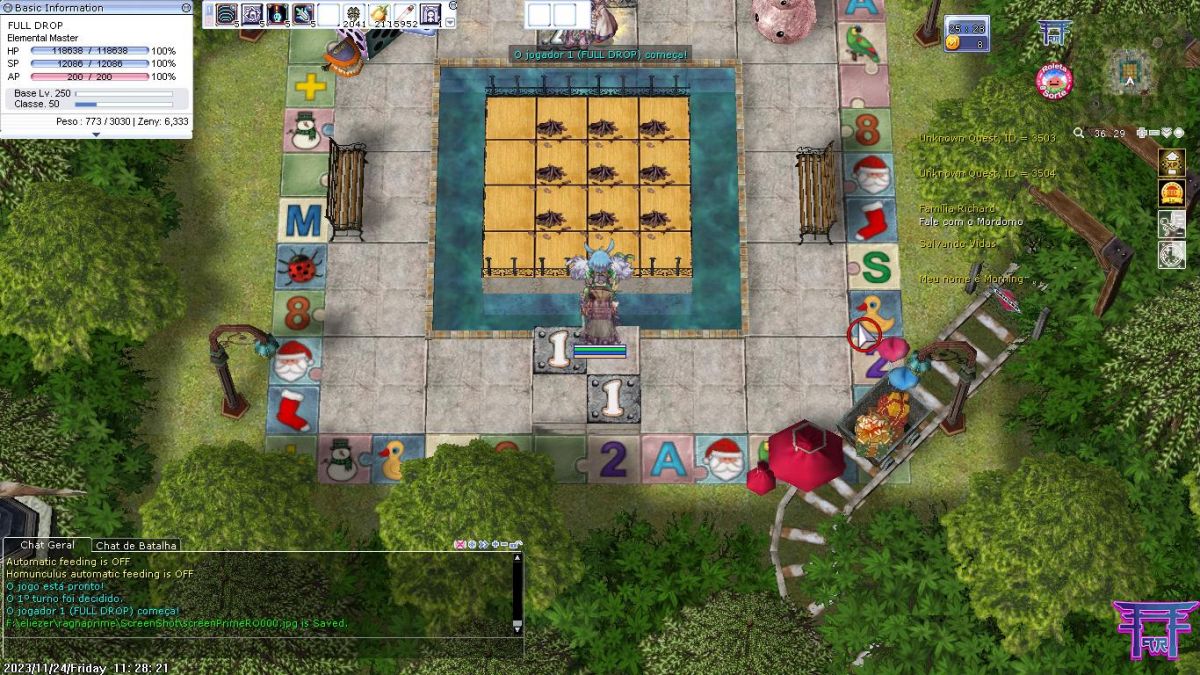Expand the hotbar with the dropdown arrow

pyautogui.click(x=450, y=21)
